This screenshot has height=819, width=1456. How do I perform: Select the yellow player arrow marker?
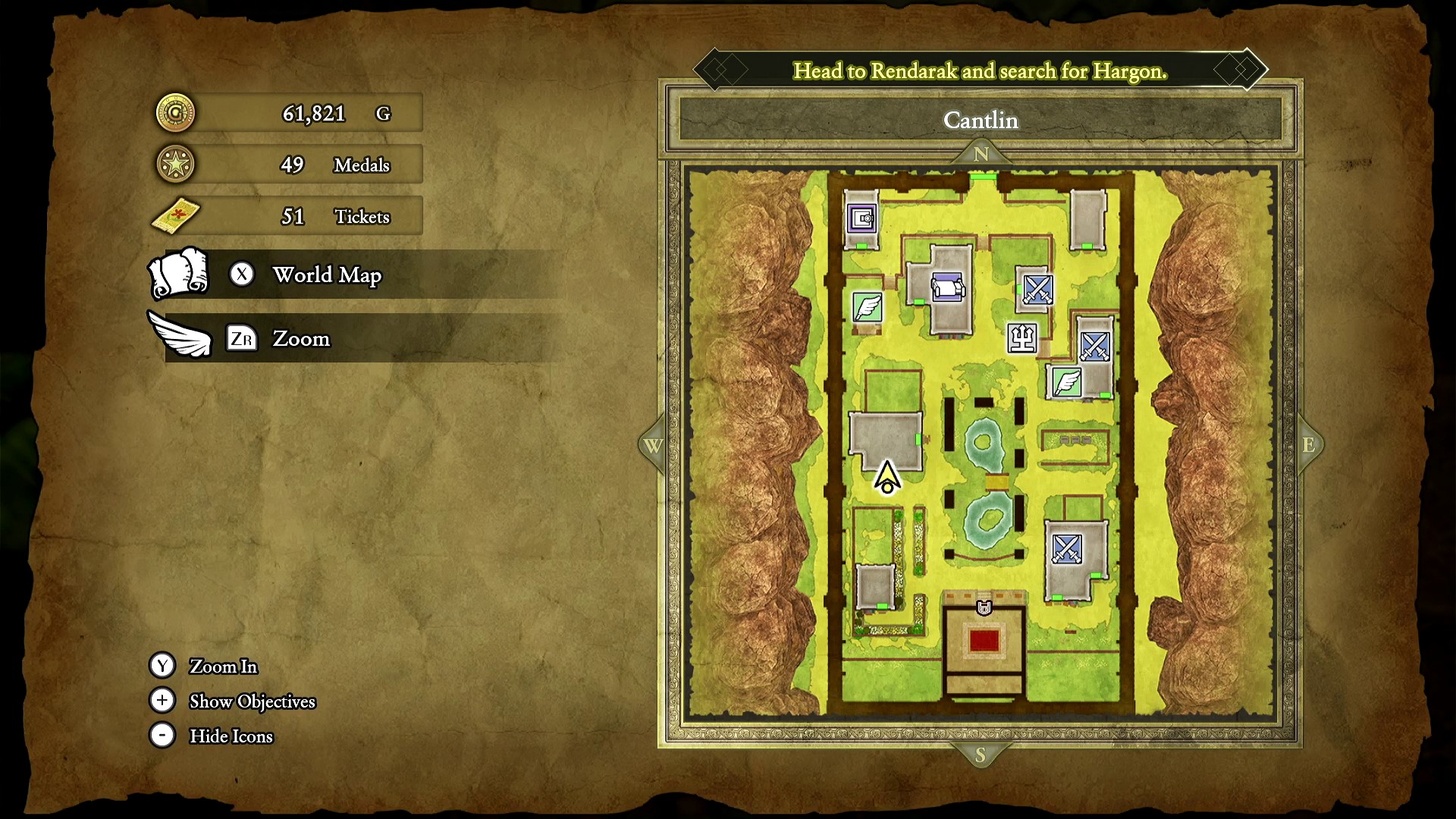pos(887,478)
